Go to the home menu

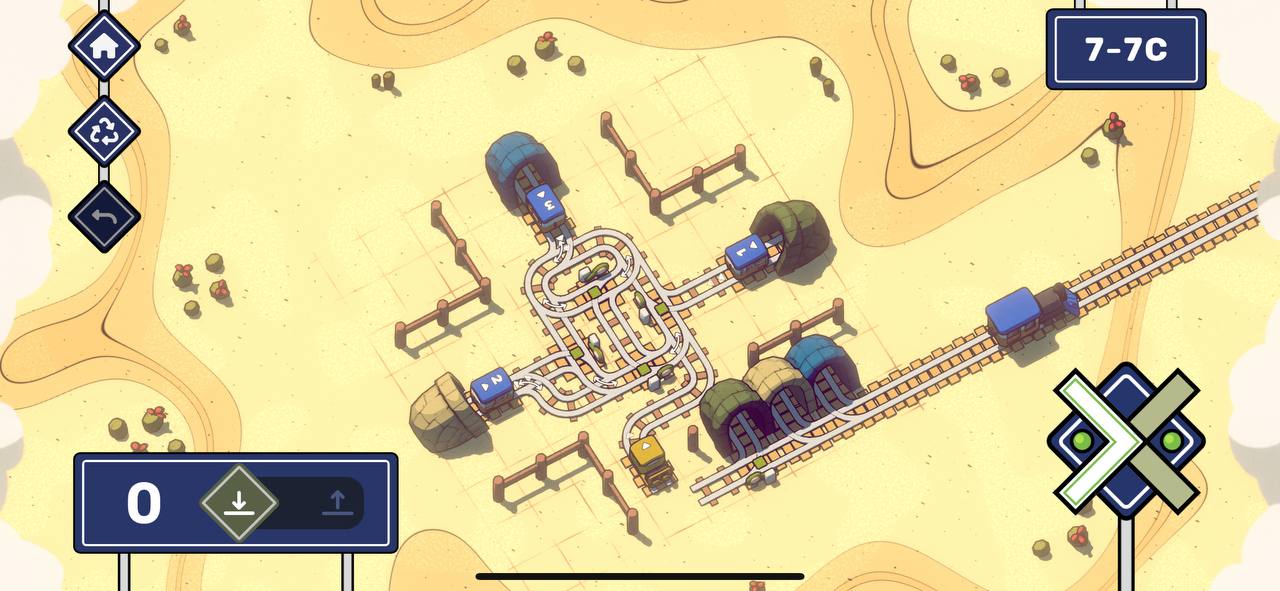click(104, 46)
